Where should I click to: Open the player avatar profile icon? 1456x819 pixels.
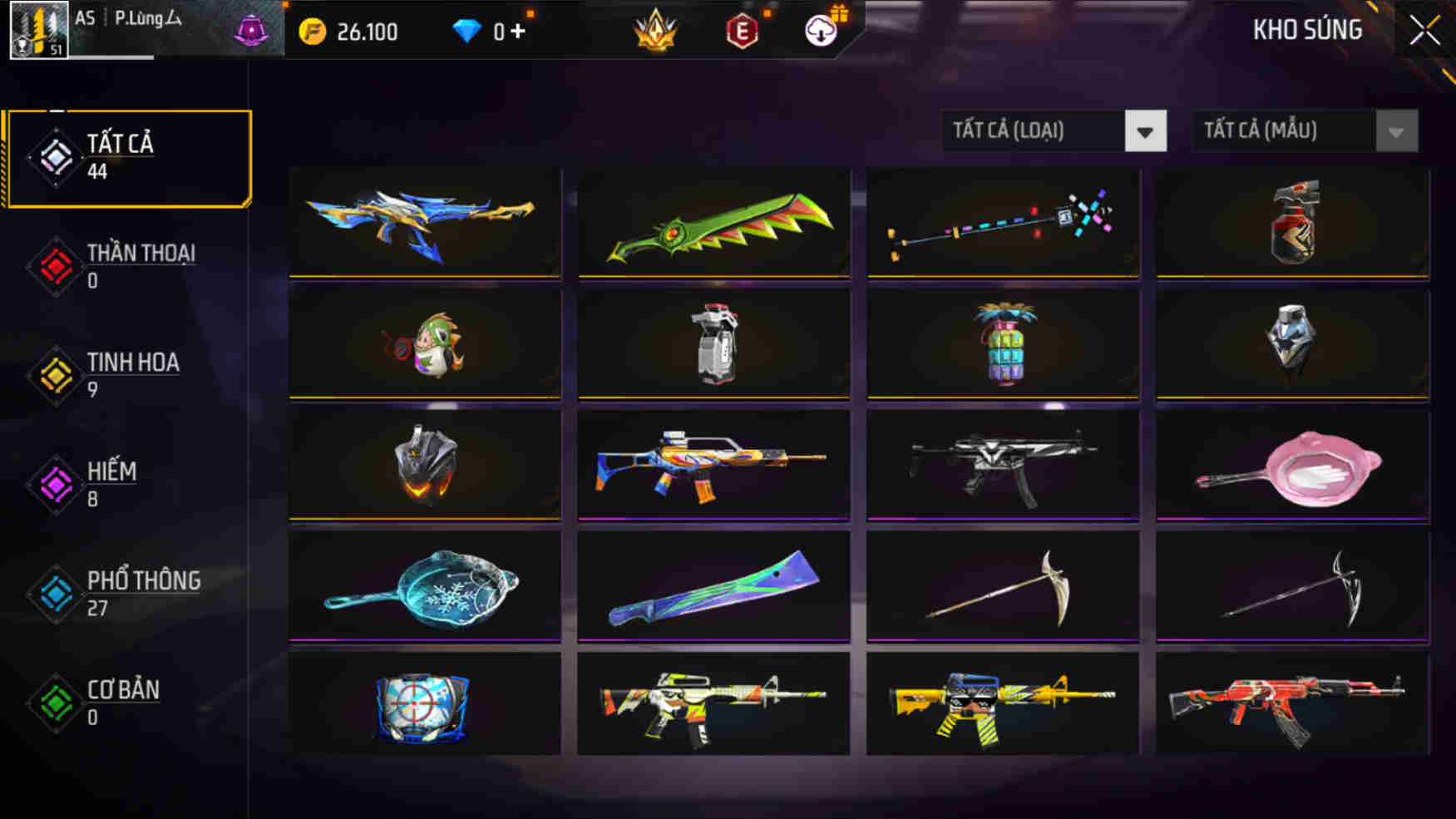pos(39,32)
